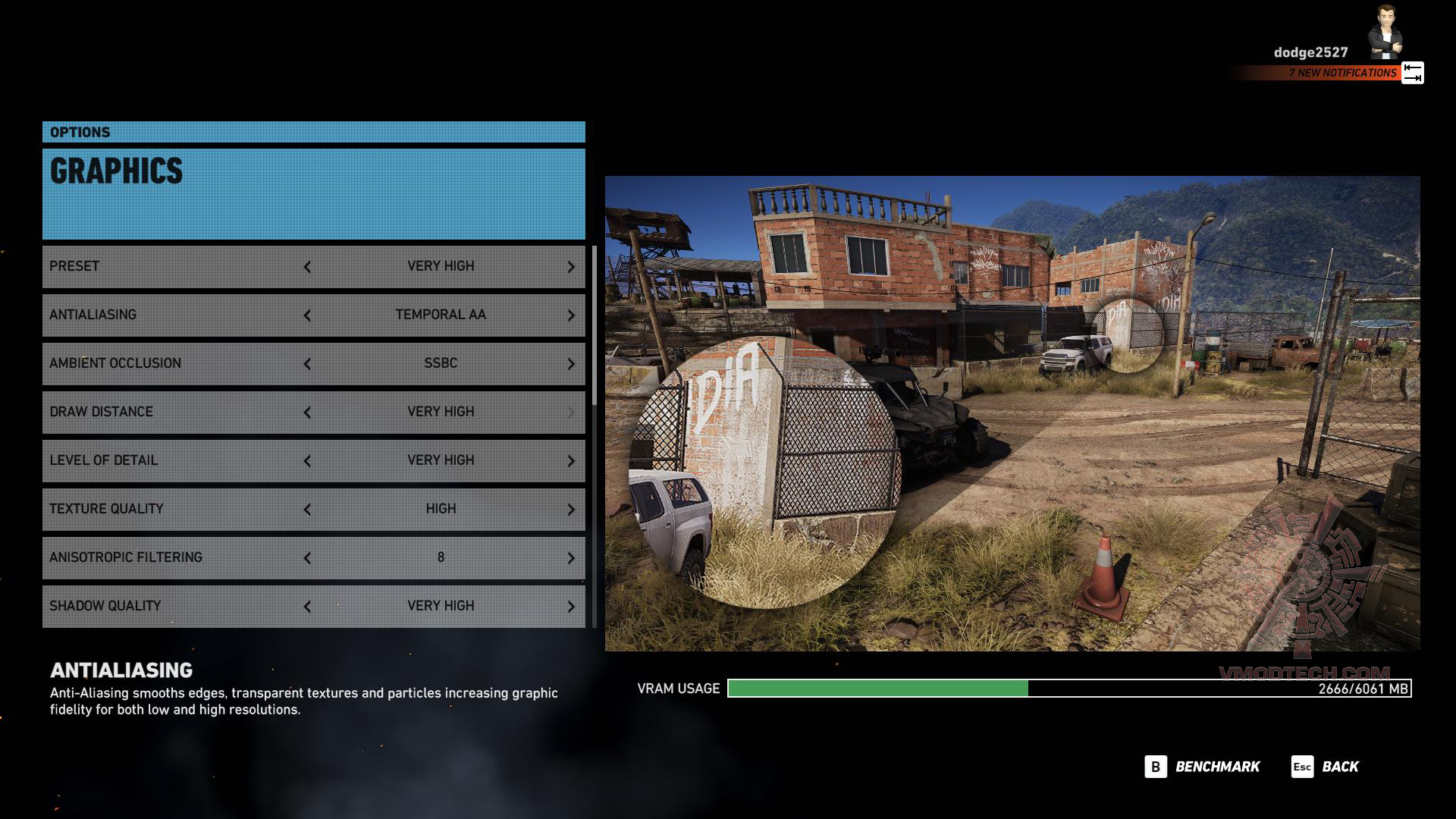Viewport: 1456px width, 819px height.
Task: Run the Benchmark
Action: pyautogui.click(x=1203, y=767)
